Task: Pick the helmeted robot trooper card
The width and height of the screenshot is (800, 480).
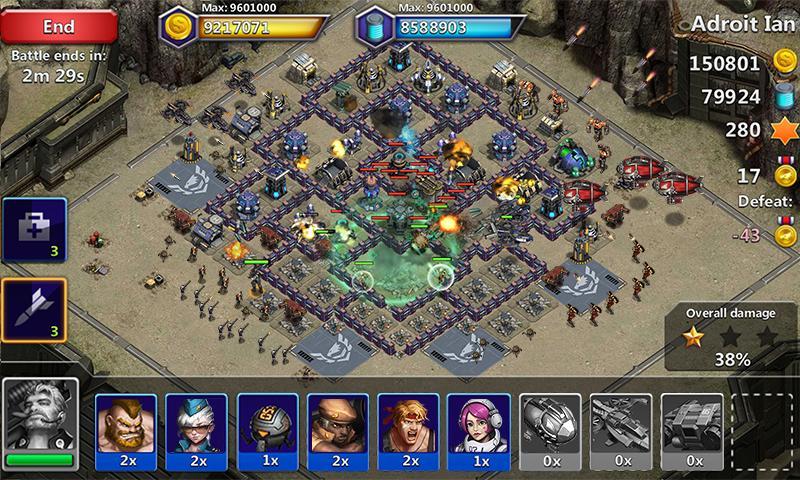Action: (x=267, y=427)
